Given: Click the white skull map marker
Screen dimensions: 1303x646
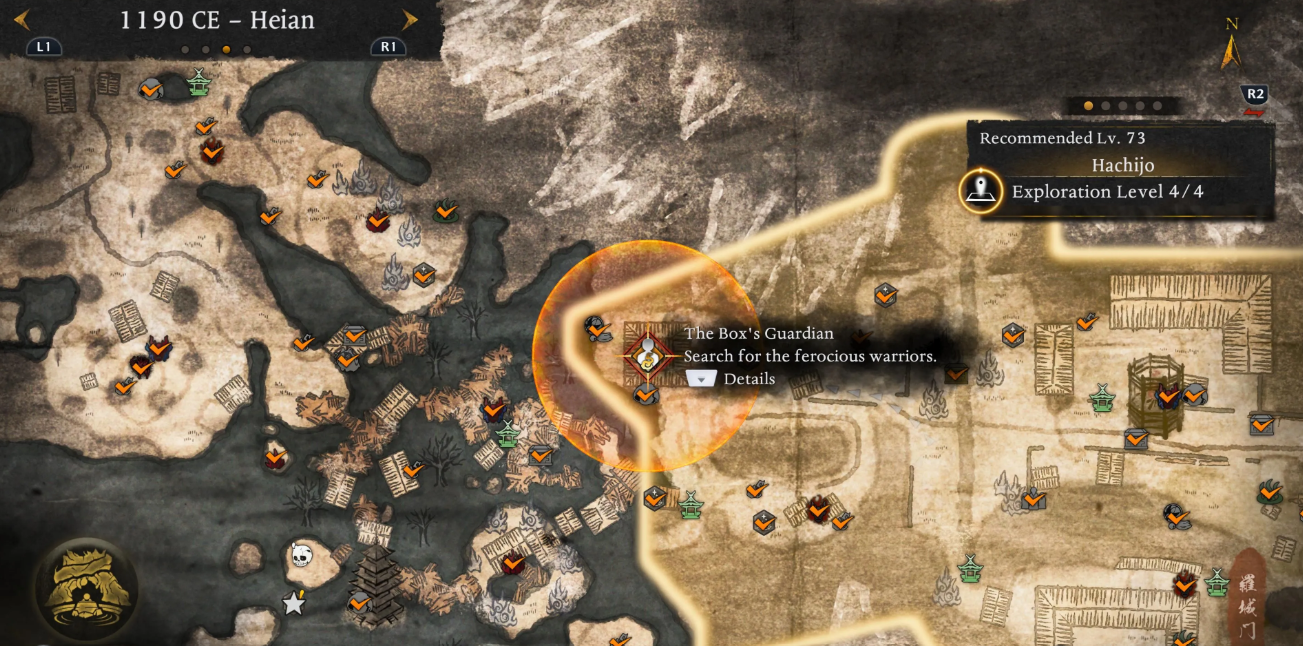Looking at the screenshot, I should pos(301,554).
